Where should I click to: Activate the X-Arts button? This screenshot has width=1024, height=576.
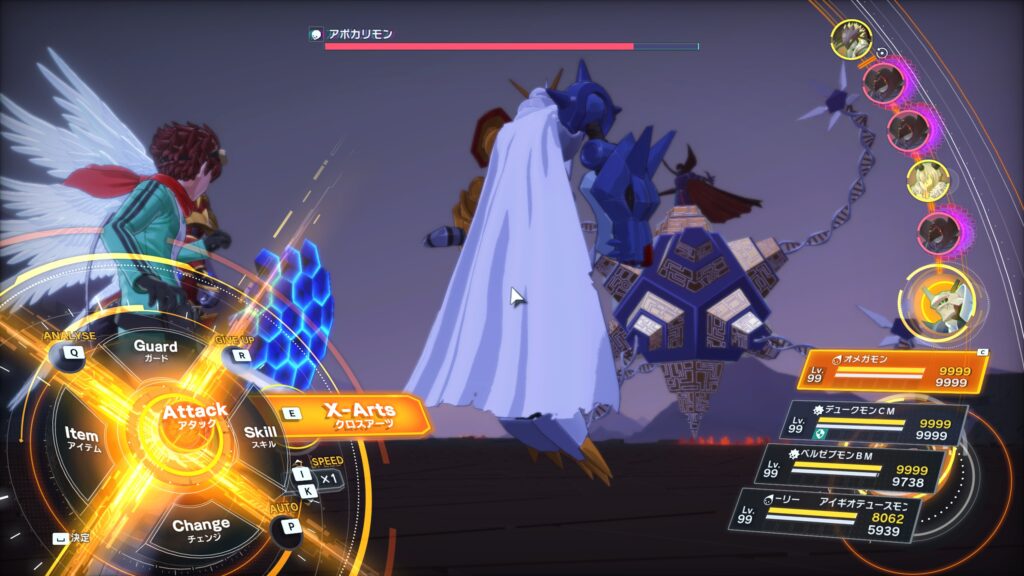coord(360,414)
